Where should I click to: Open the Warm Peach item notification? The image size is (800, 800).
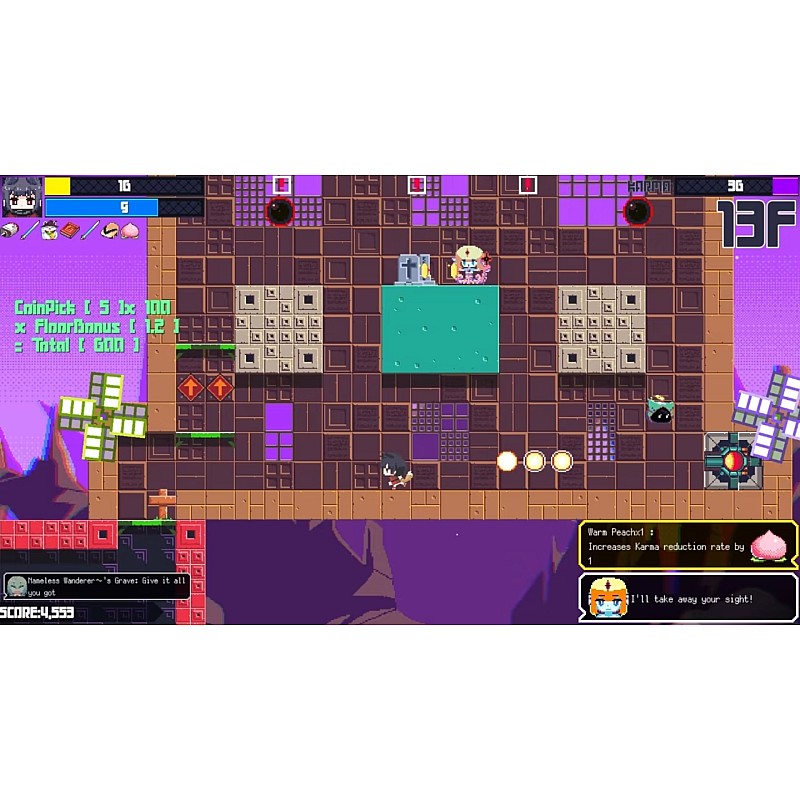(688, 545)
